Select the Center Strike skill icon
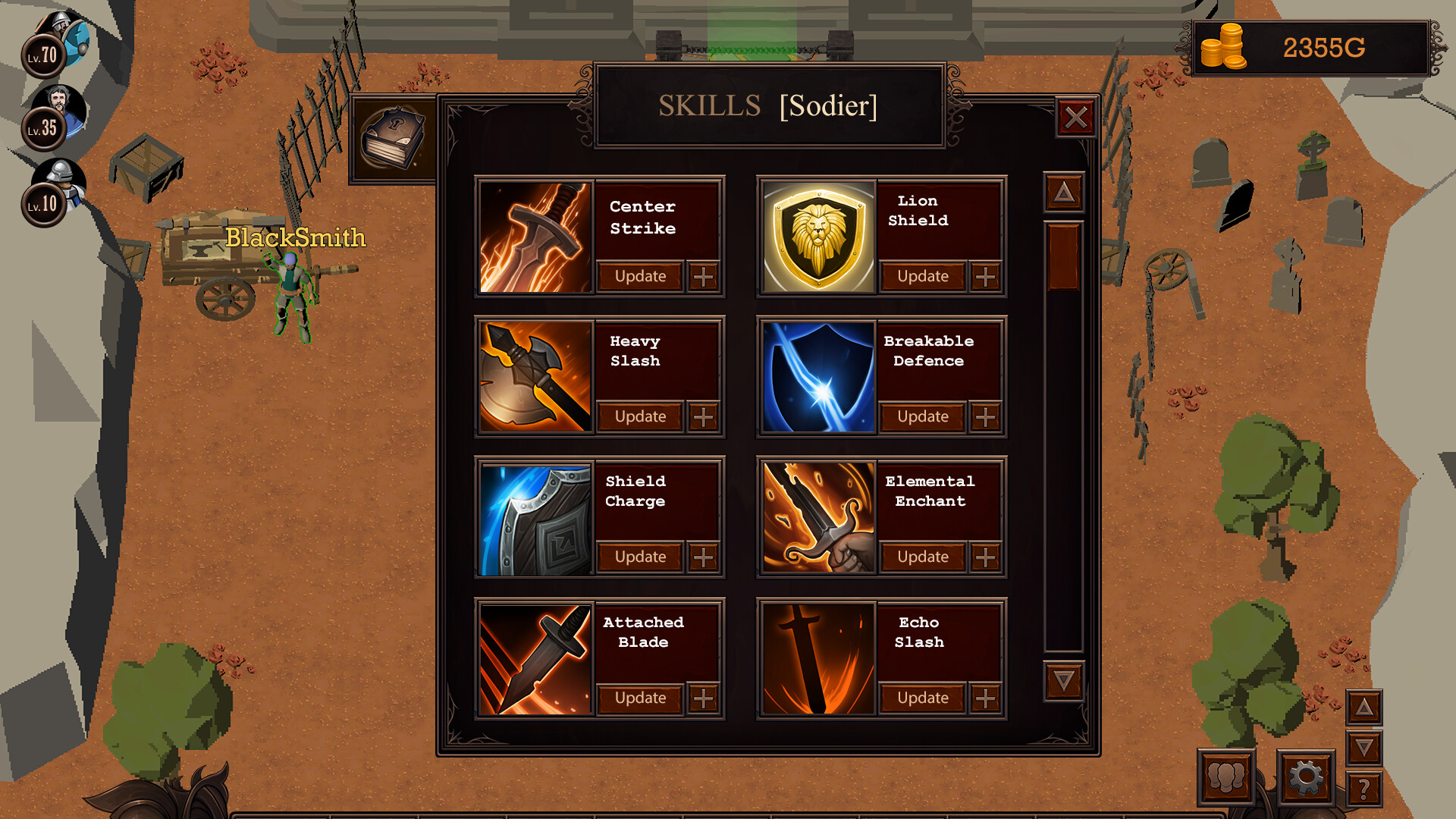This screenshot has height=819, width=1456. click(533, 237)
